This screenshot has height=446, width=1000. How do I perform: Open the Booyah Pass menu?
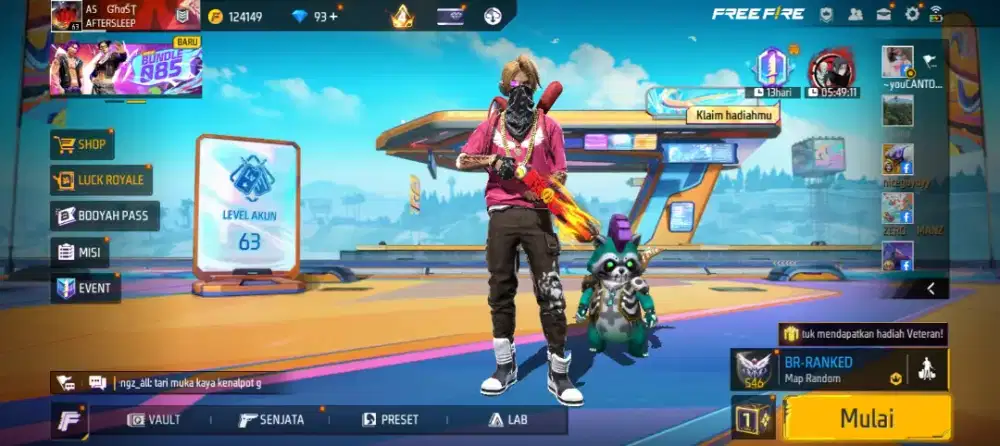click(105, 216)
